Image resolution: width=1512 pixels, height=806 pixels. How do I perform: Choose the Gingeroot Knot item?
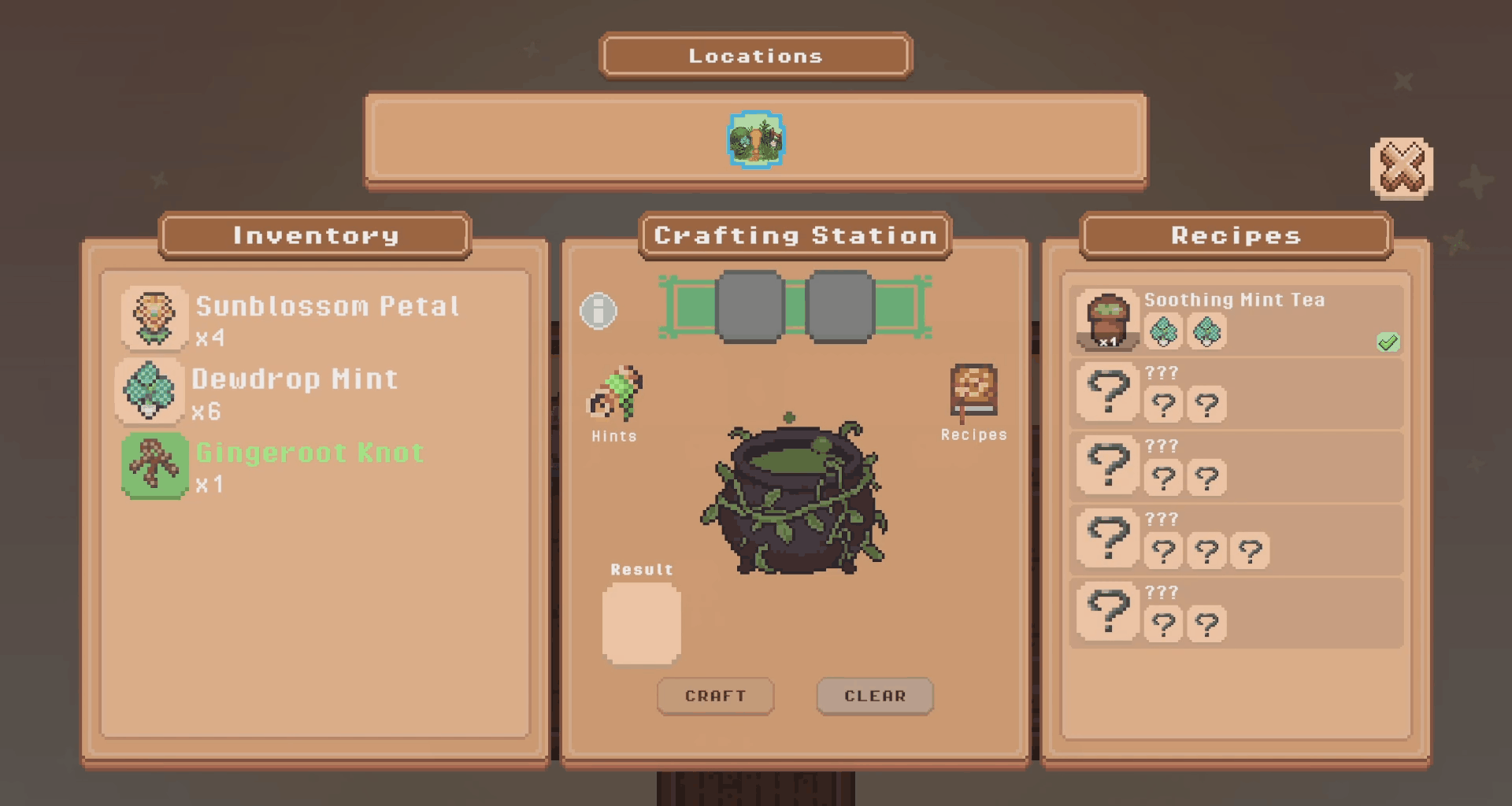pyautogui.click(x=155, y=464)
